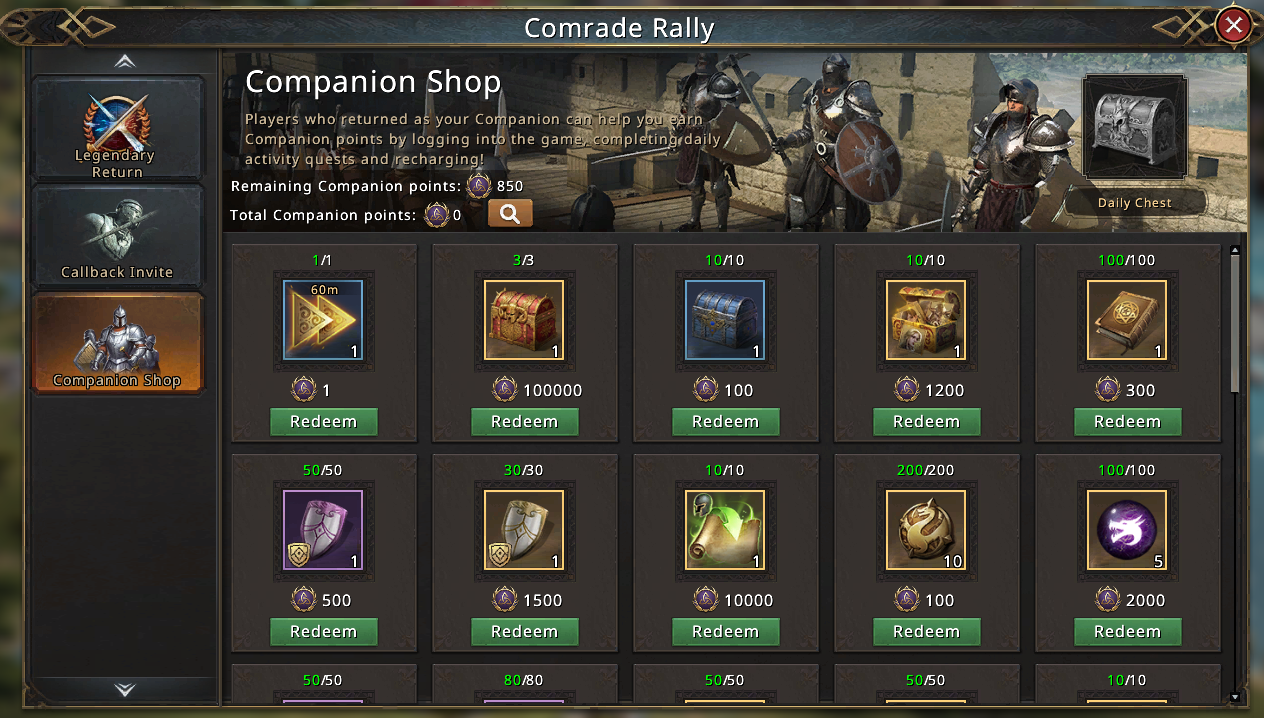Redeem the purple dragon orbs for 2000
This screenshot has height=718, width=1264.
point(1127,632)
